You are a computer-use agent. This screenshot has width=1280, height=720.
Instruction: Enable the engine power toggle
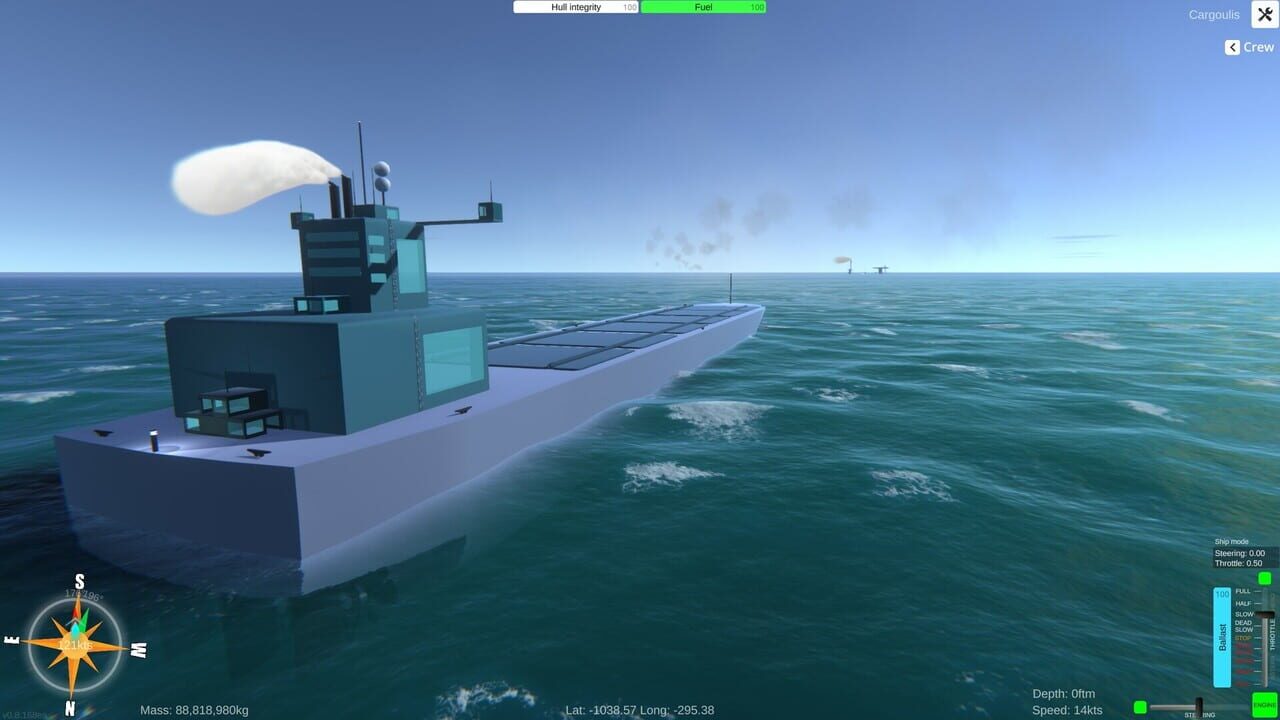1264,703
